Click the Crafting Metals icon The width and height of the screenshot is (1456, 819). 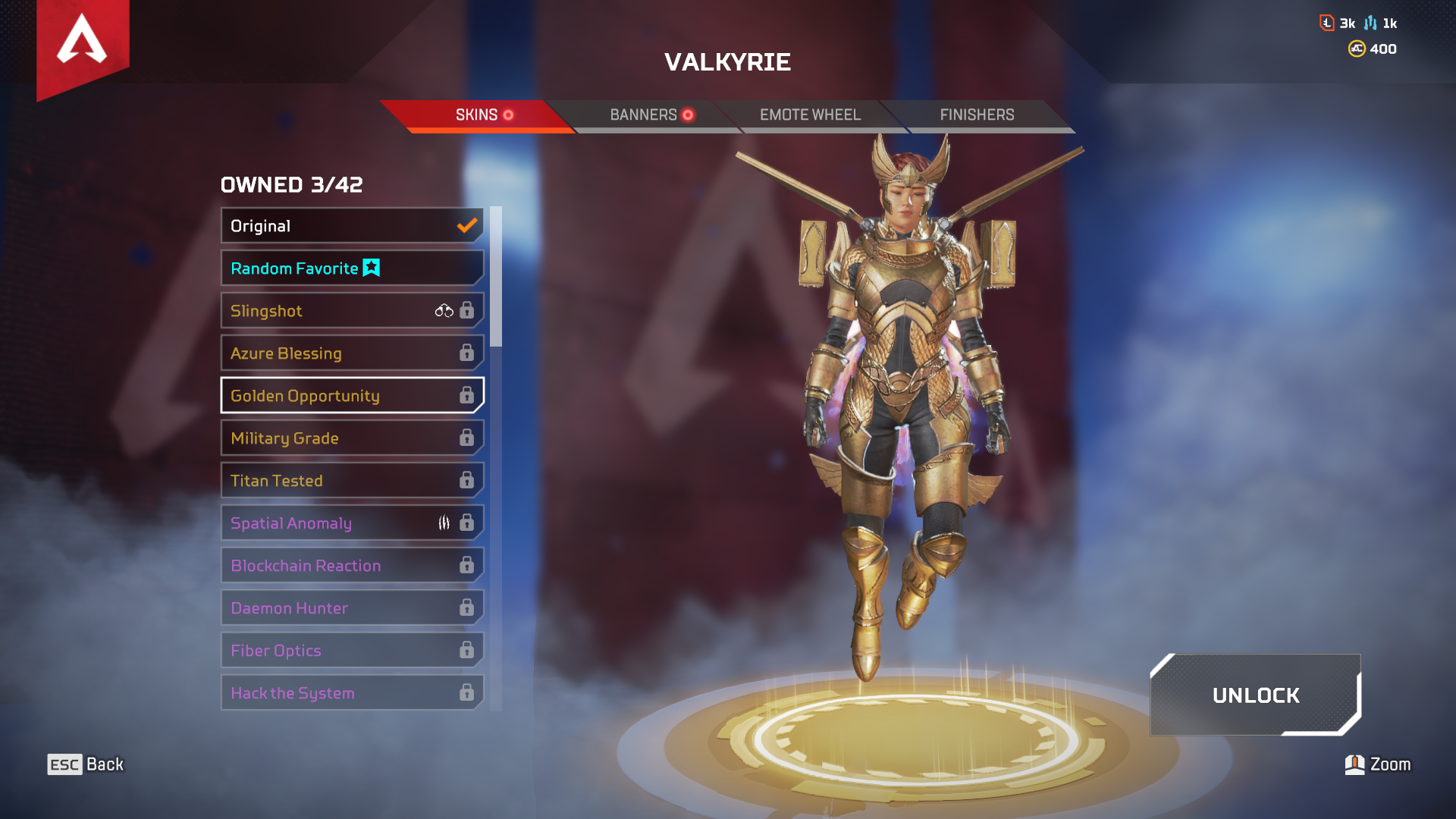(x=1371, y=23)
